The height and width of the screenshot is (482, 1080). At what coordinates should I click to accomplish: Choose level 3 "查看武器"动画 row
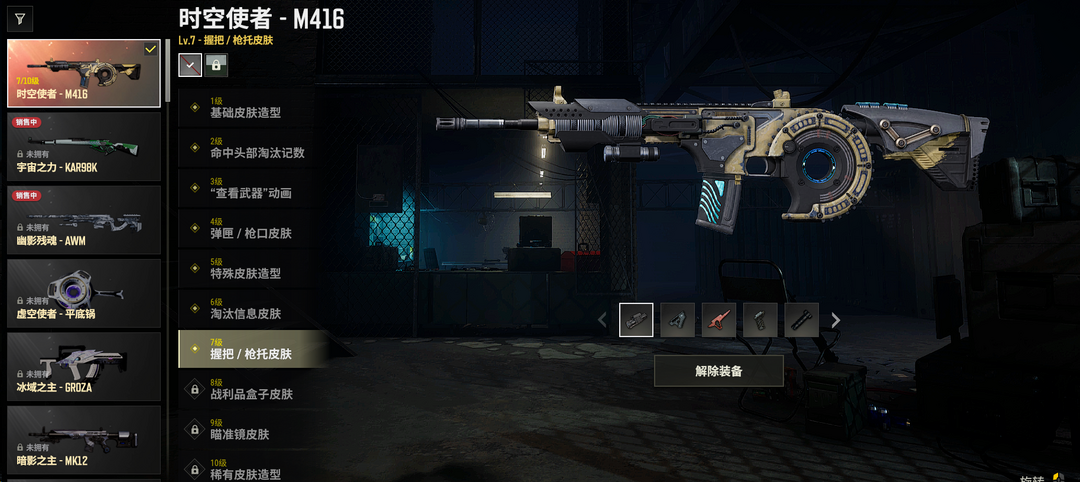click(x=253, y=188)
